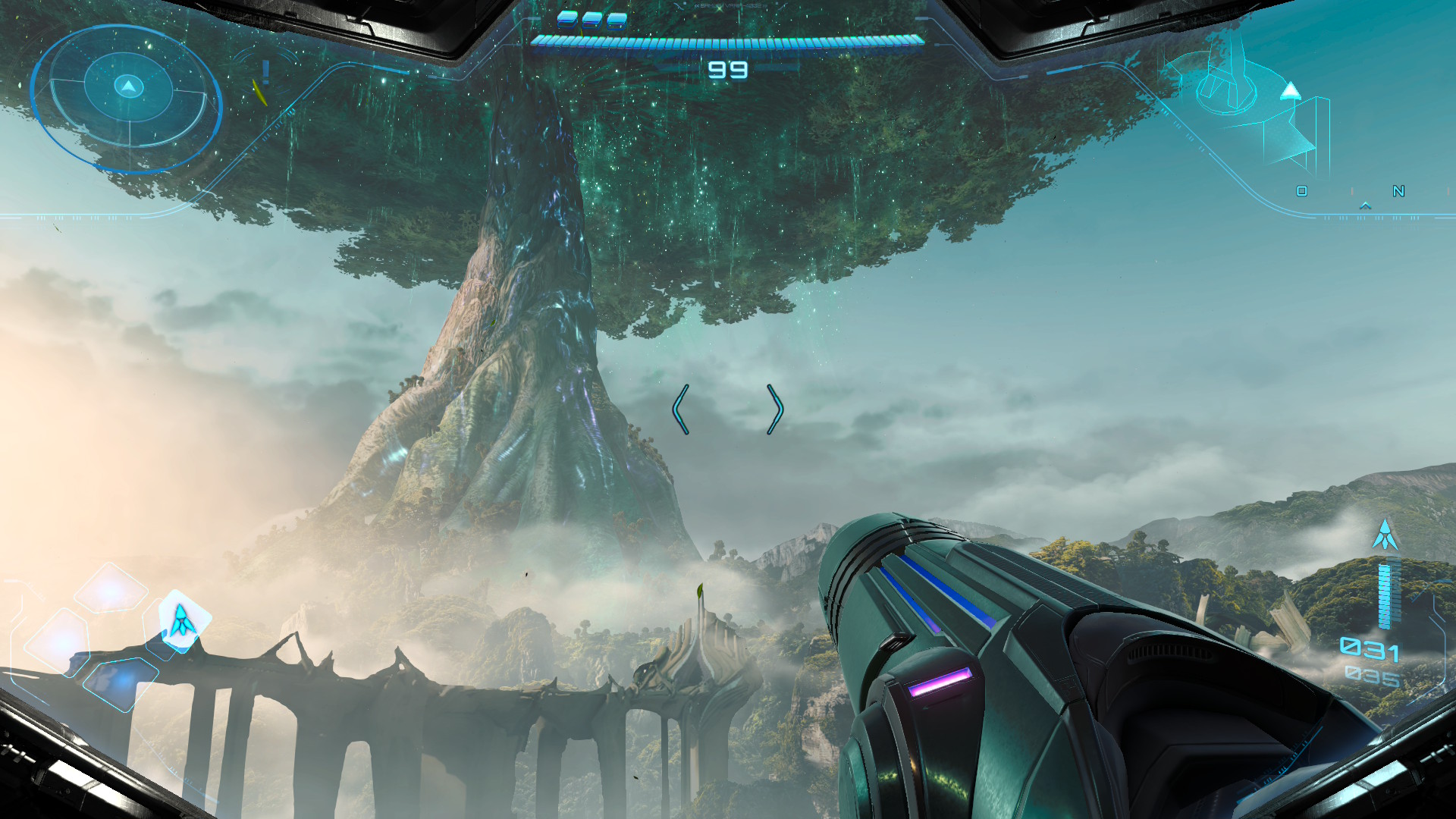This screenshot has height=819, width=1456.
Task: Click the circular radar display
Action: click(127, 97)
